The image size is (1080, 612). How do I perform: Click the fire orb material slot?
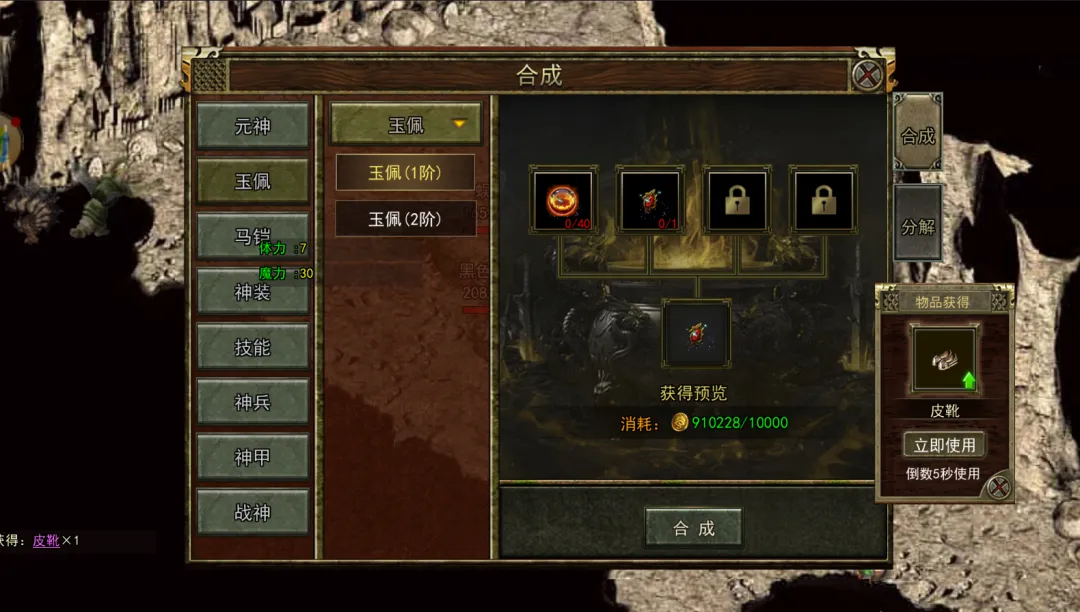[563, 200]
